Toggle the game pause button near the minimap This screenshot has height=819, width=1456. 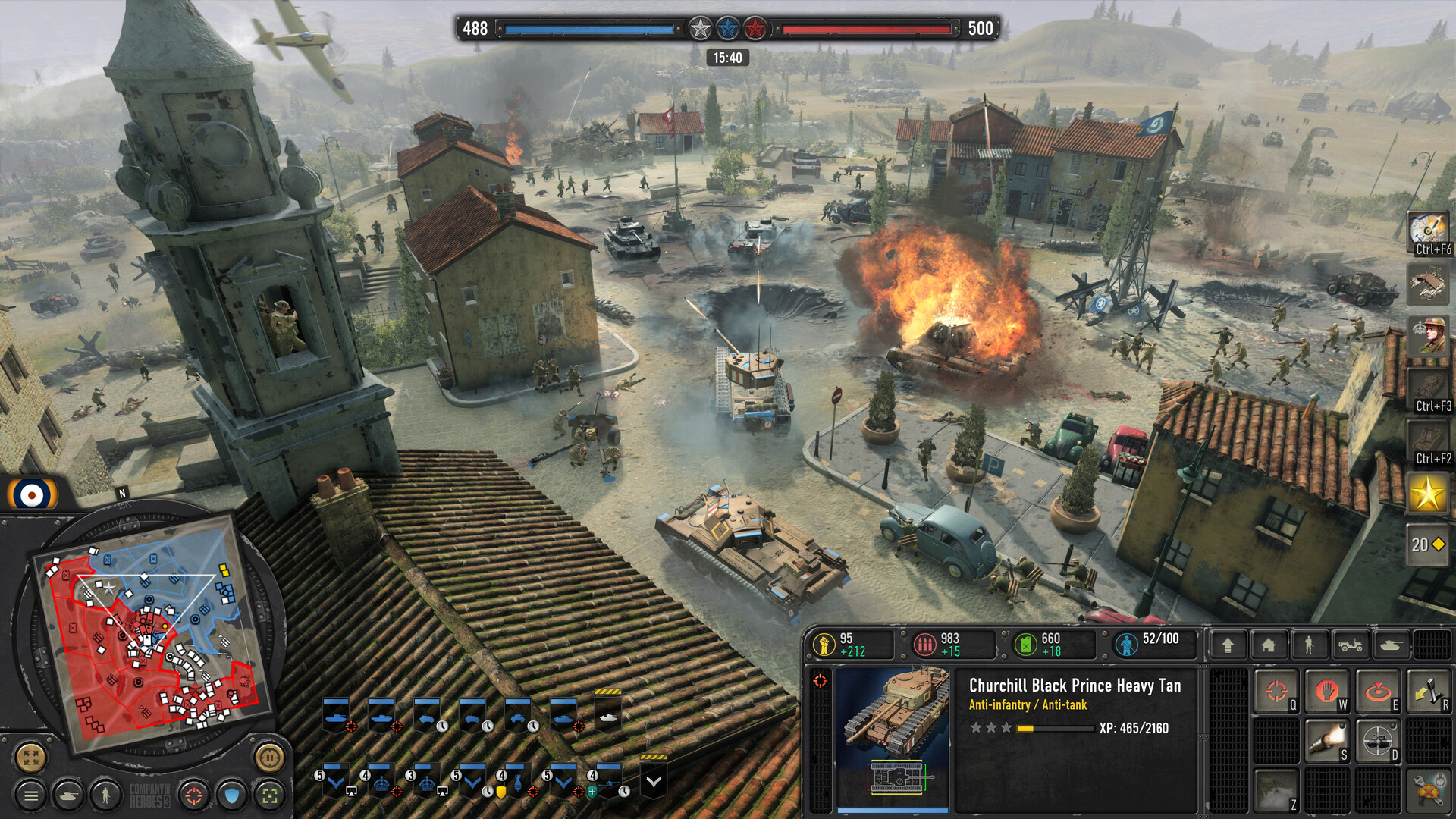[268, 758]
